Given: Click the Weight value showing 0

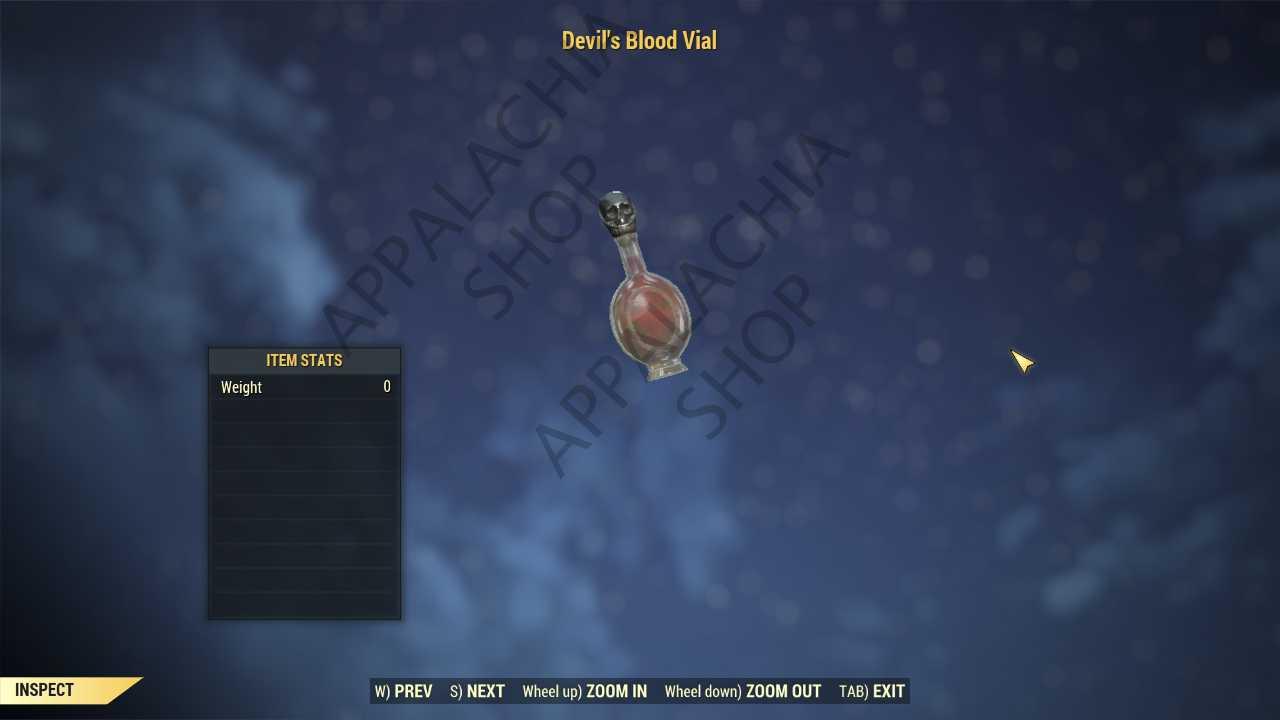Looking at the screenshot, I should pyautogui.click(x=386, y=387).
